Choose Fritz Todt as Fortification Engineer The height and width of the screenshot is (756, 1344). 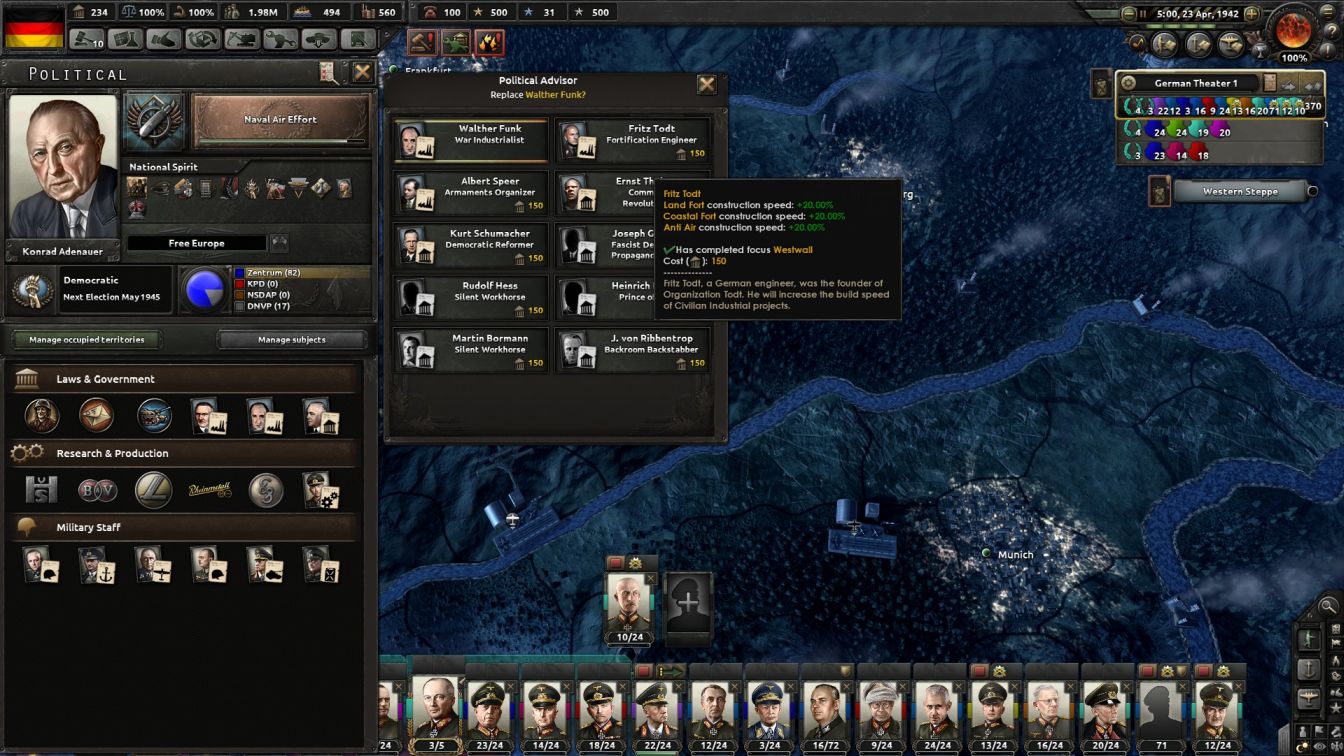point(633,140)
